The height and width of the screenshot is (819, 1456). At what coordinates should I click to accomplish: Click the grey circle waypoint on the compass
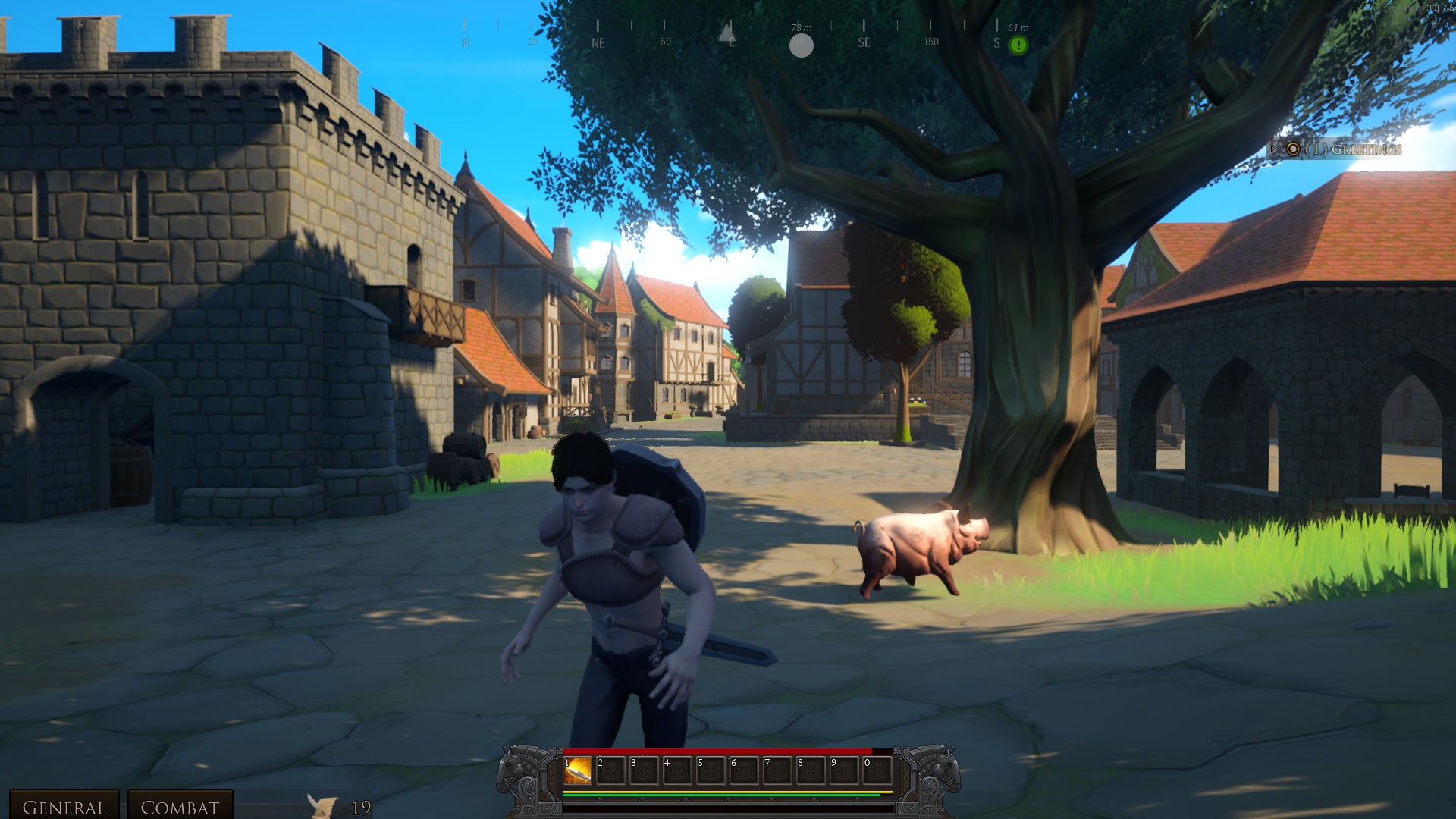802,45
